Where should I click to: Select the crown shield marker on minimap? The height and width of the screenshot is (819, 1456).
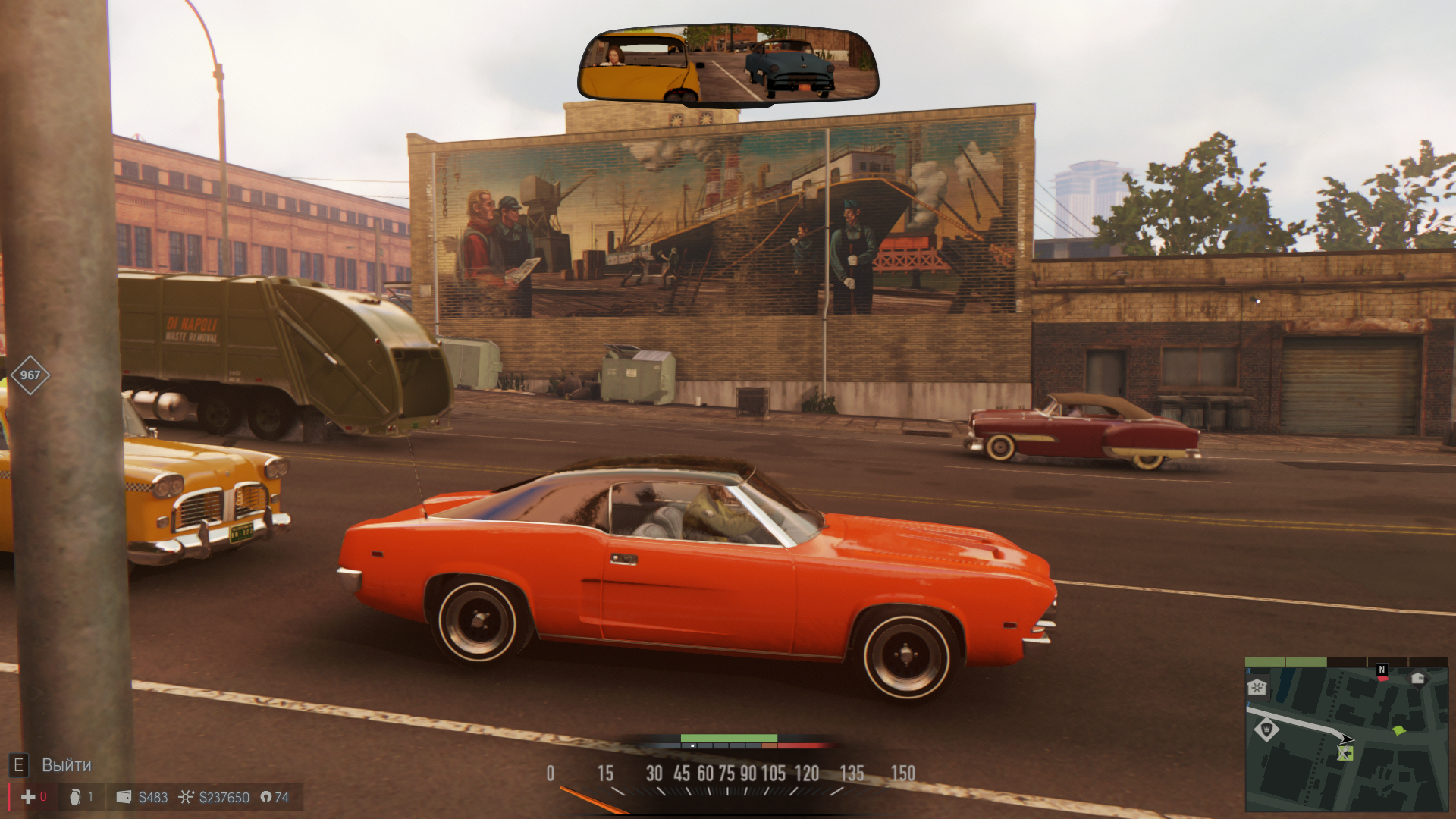pyautogui.click(x=1266, y=730)
